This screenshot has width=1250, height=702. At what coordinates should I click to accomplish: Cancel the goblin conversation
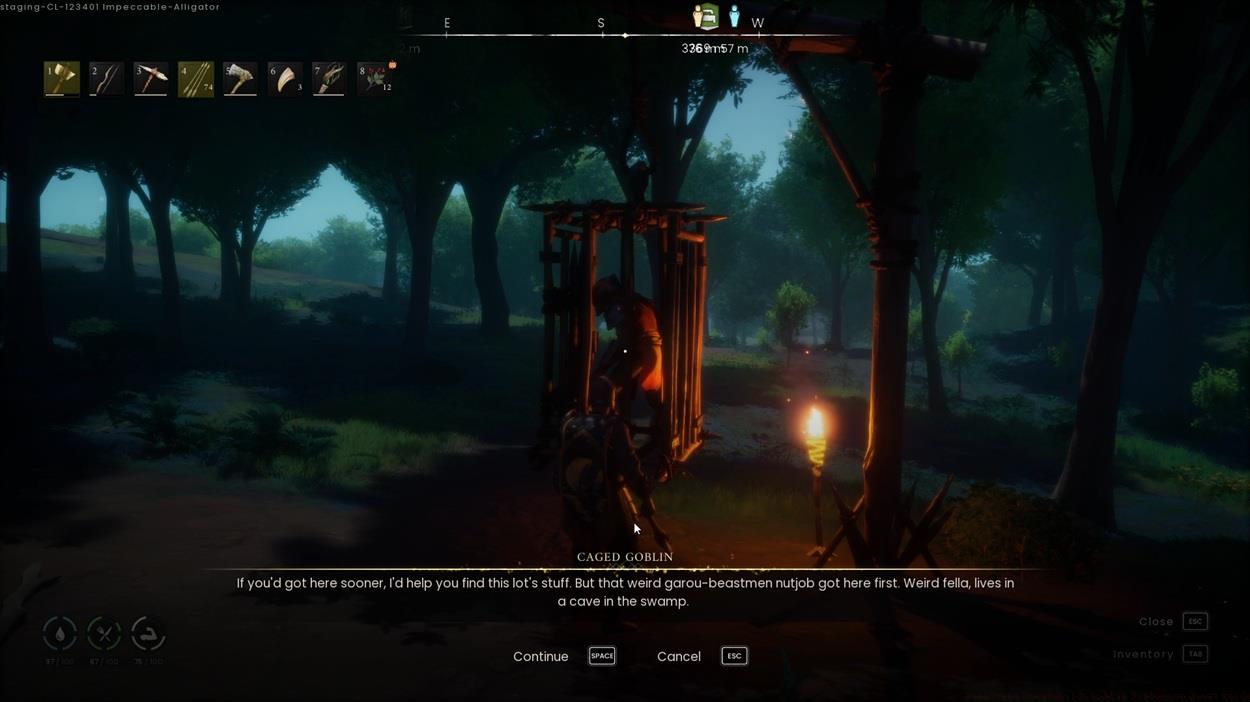pos(679,656)
